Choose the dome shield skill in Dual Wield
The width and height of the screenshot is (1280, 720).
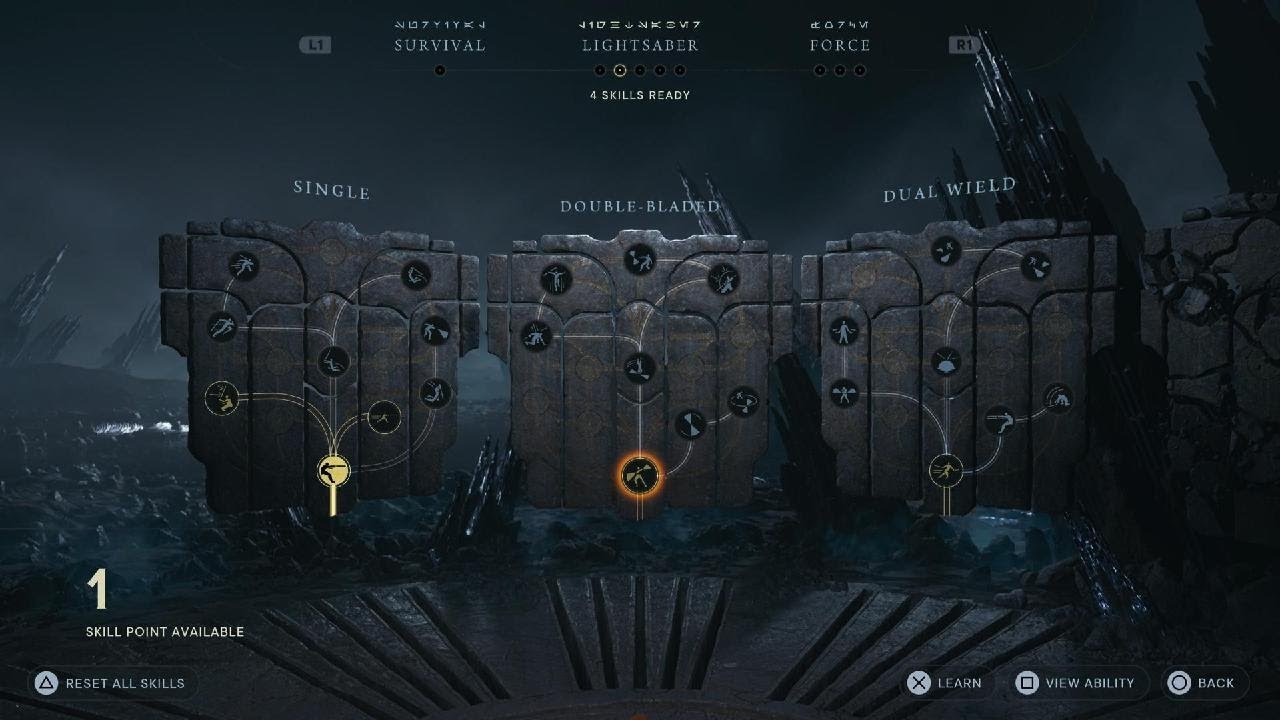point(946,362)
